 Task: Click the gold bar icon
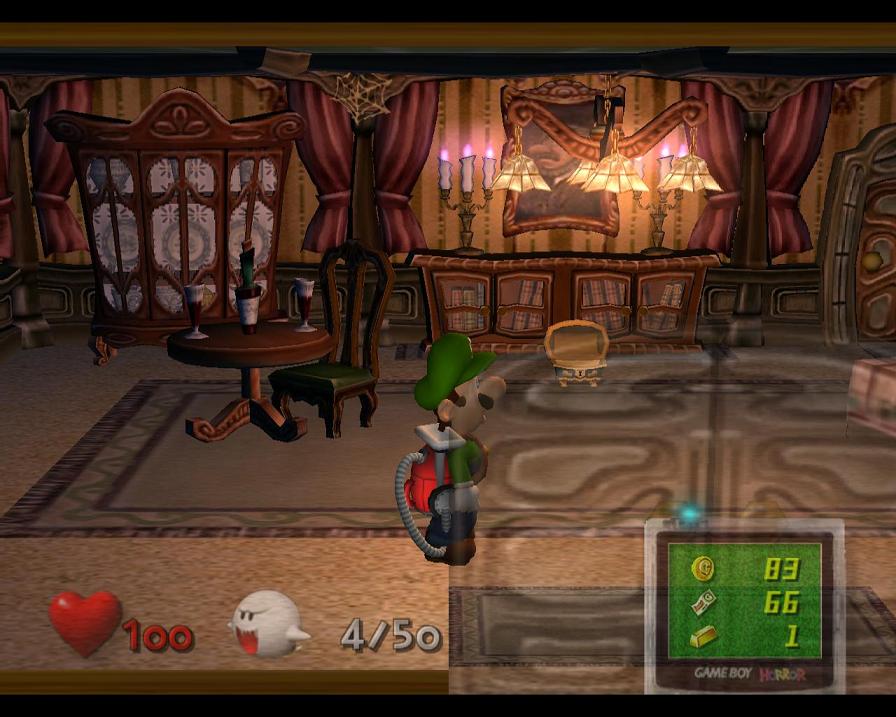(x=705, y=635)
